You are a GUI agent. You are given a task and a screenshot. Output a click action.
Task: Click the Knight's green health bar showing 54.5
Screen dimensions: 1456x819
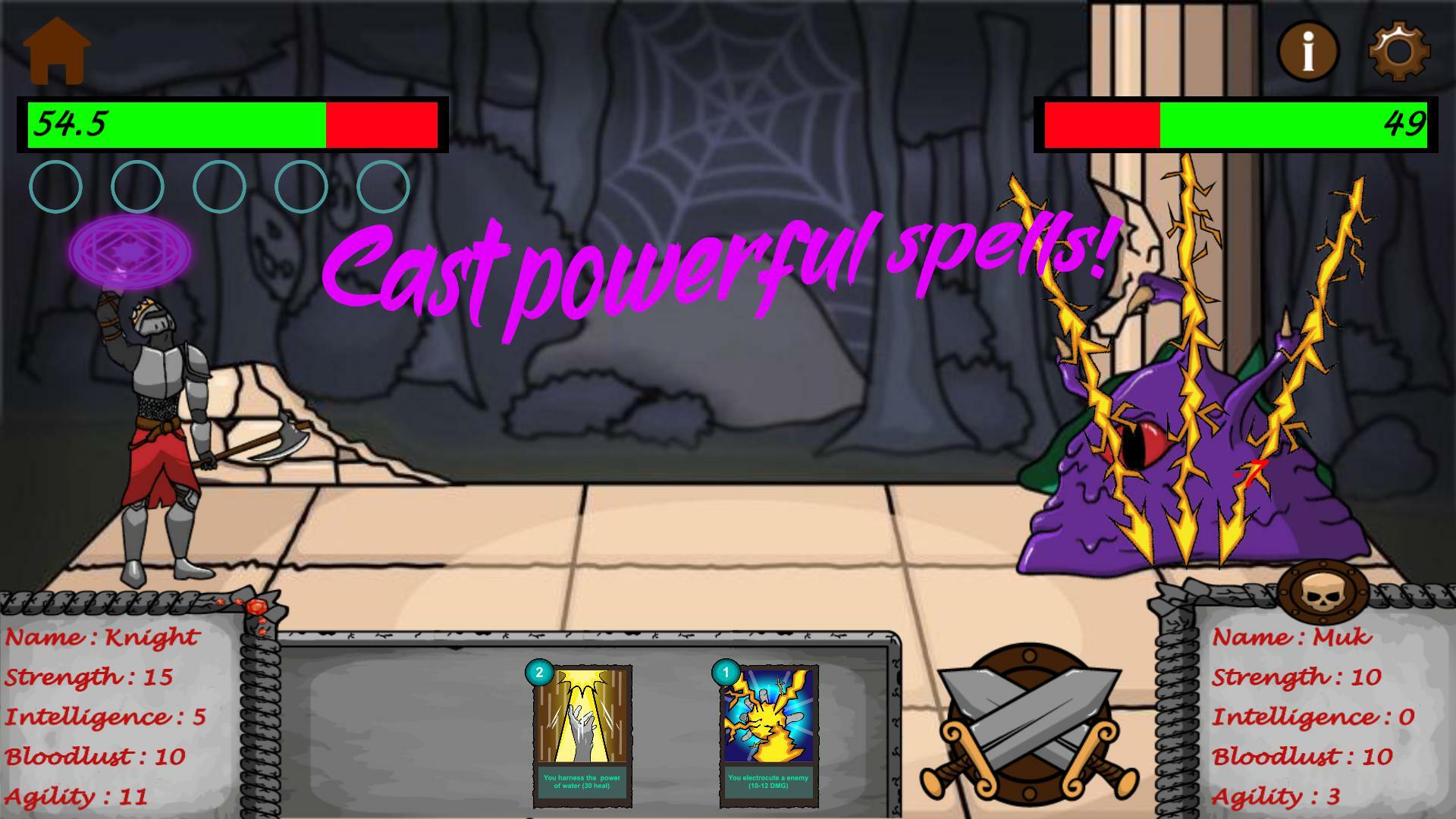tap(174, 124)
